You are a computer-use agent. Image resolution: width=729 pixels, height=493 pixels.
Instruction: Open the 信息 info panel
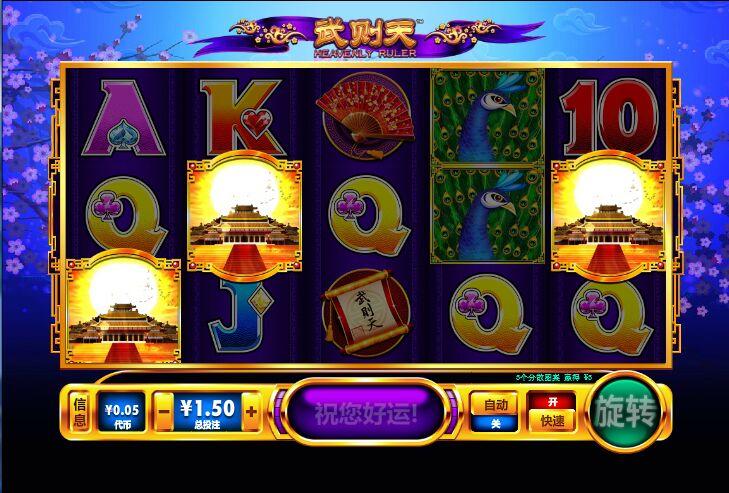(x=81, y=411)
